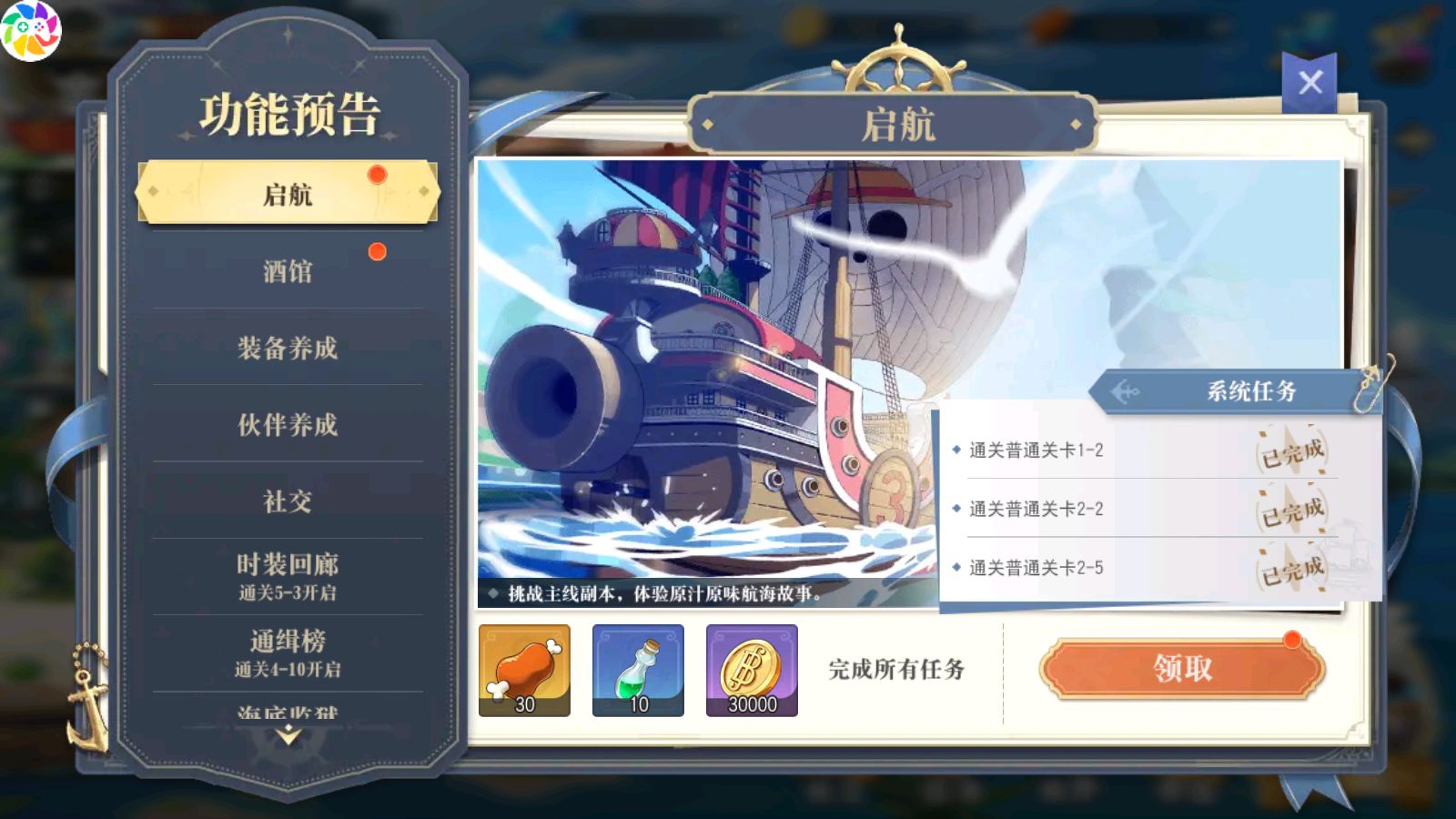Select the green potion reward icon
Image resolution: width=1456 pixels, height=819 pixels.
(637, 671)
